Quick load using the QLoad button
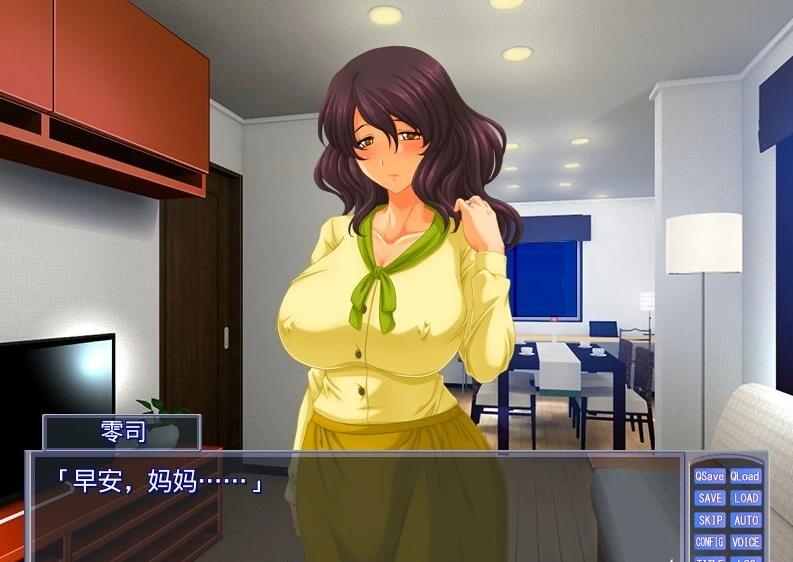793x562 pixels. point(745,476)
